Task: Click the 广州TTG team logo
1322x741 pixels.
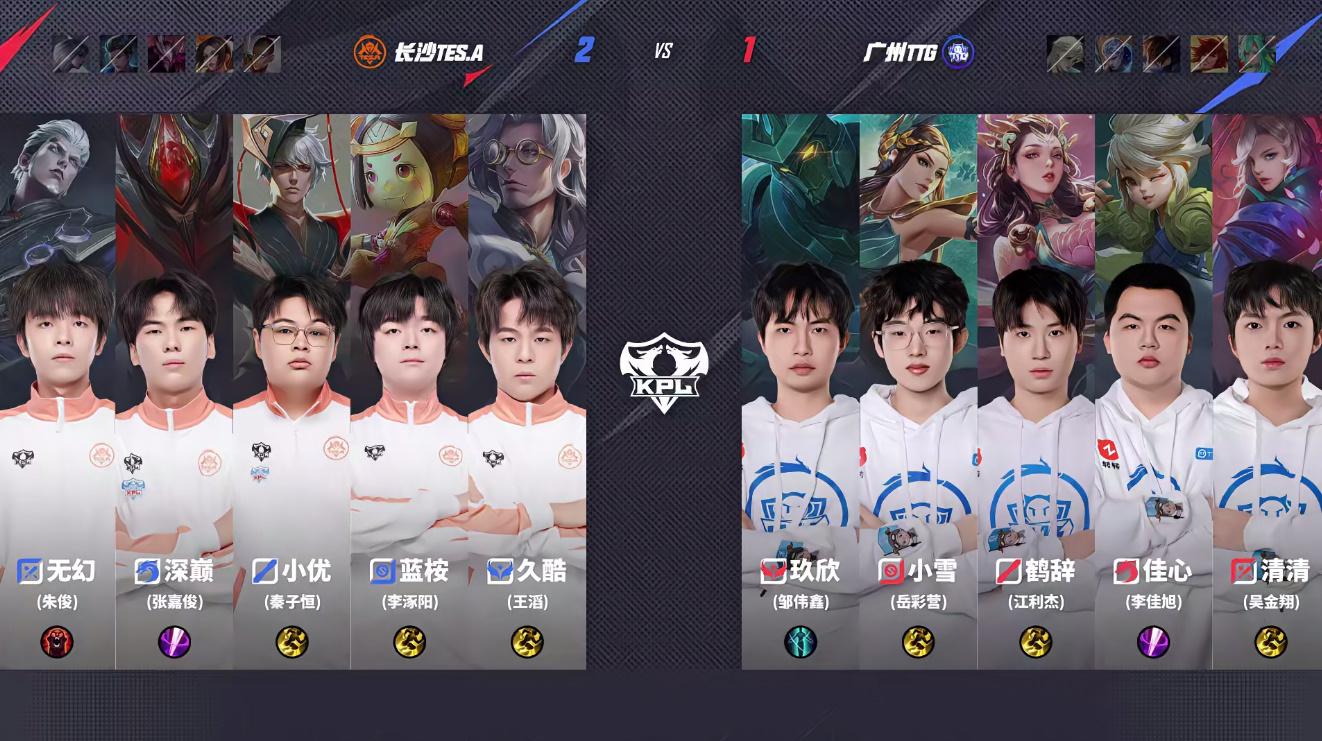Action: pos(958,52)
